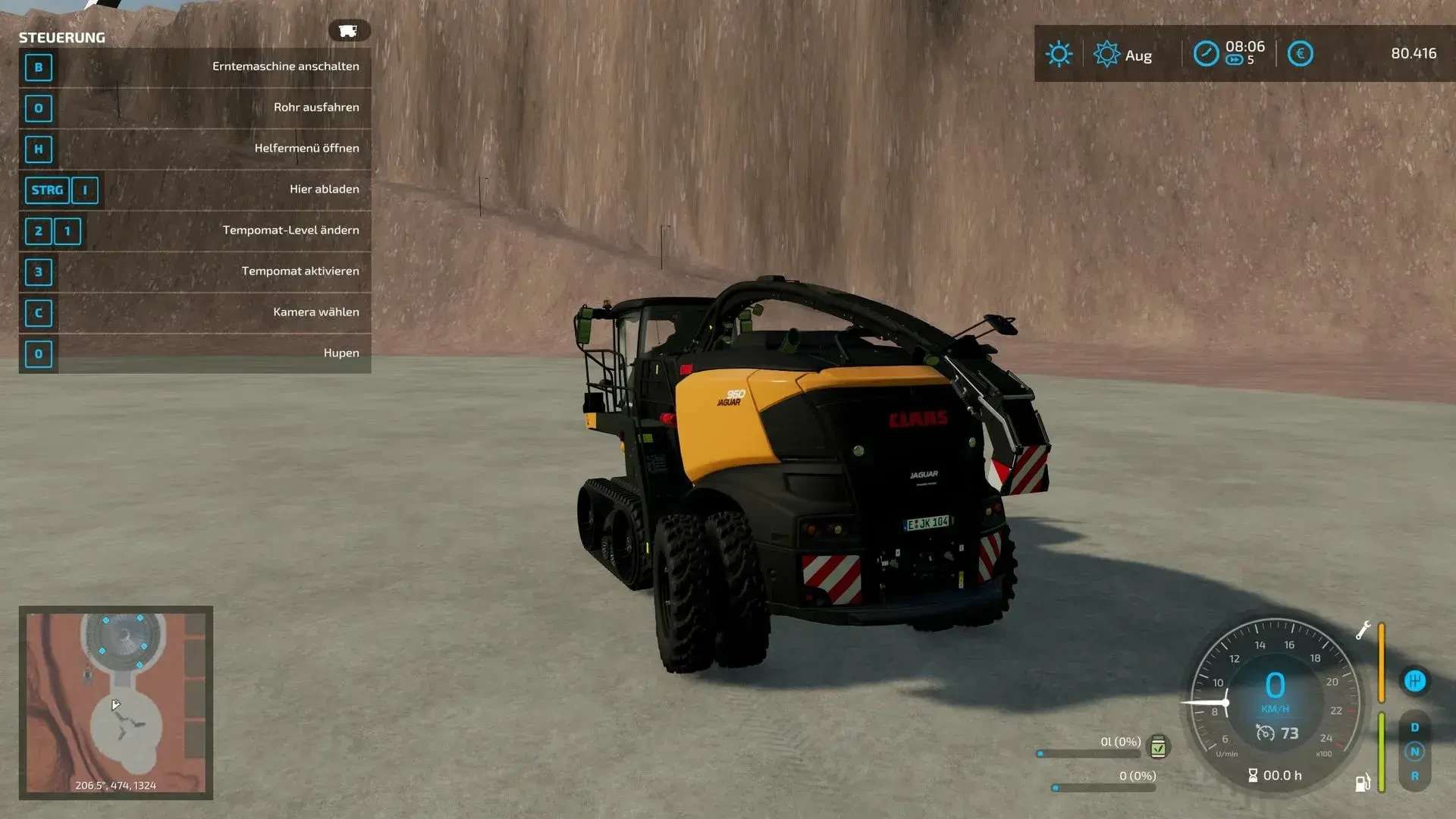Click the August season icon

coord(1106,54)
